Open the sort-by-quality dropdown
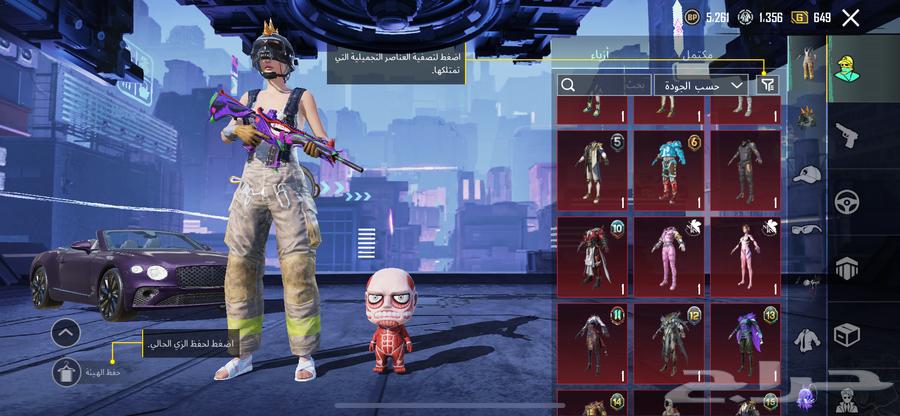Image resolution: width=900 pixels, height=416 pixels. point(702,86)
